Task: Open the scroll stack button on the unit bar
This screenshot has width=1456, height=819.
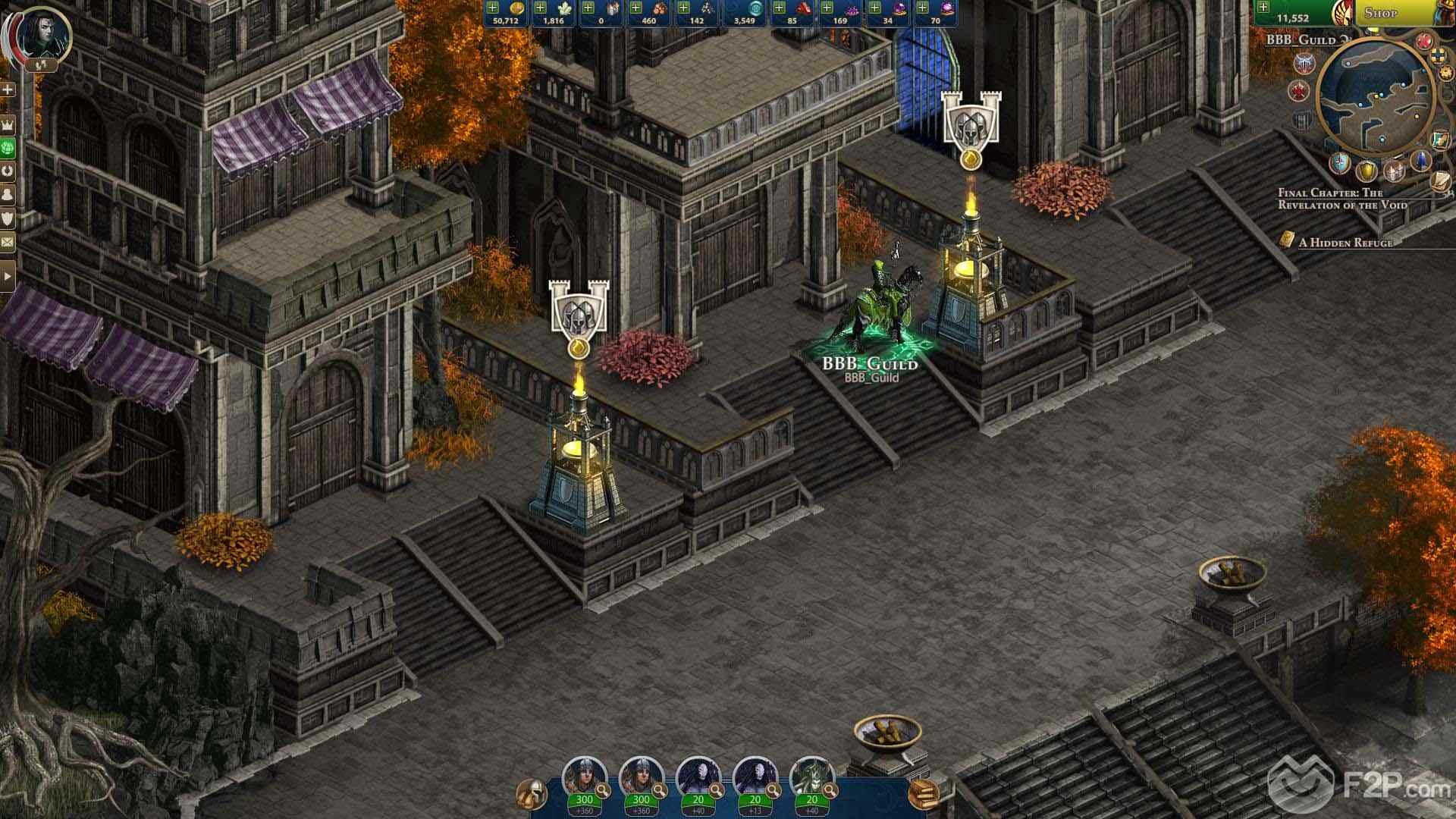Action: (923, 793)
